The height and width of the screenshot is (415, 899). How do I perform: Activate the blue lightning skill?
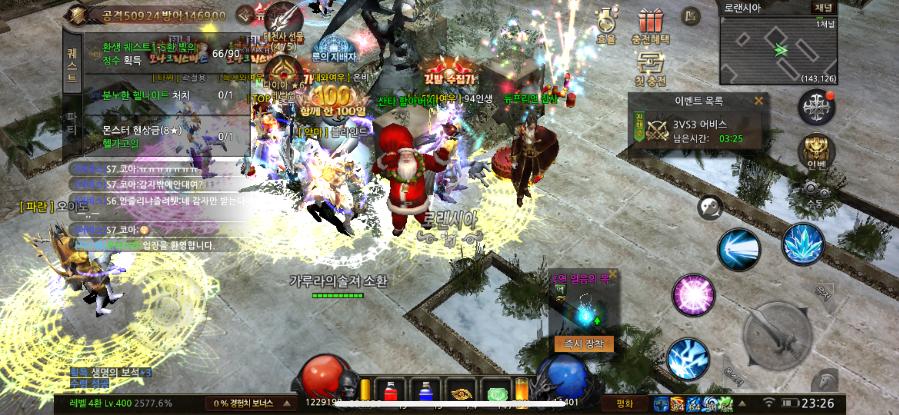click(688, 359)
